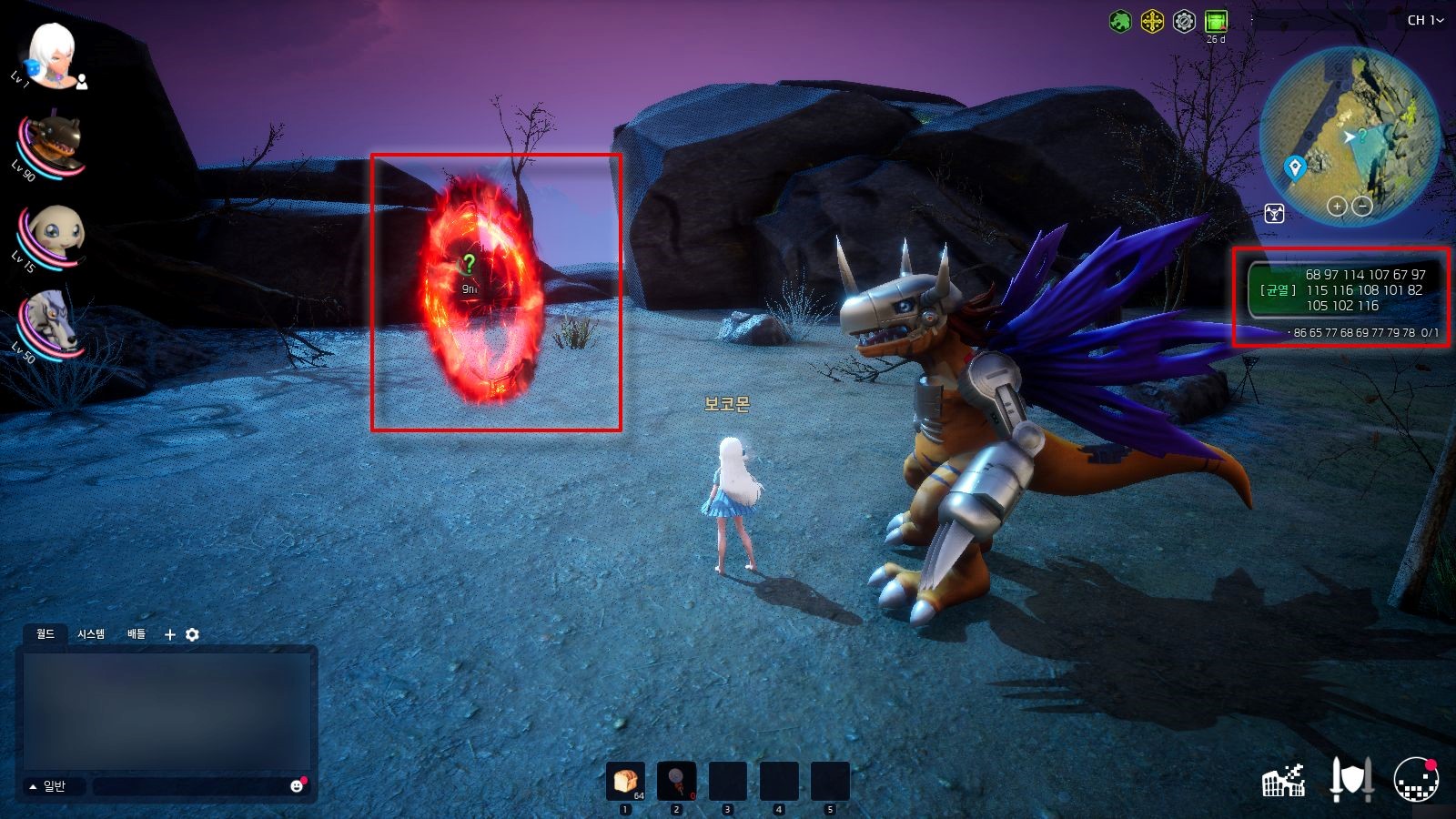Open the crossed swords and shield menu
This screenshot has height=819, width=1456.
(1350, 780)
